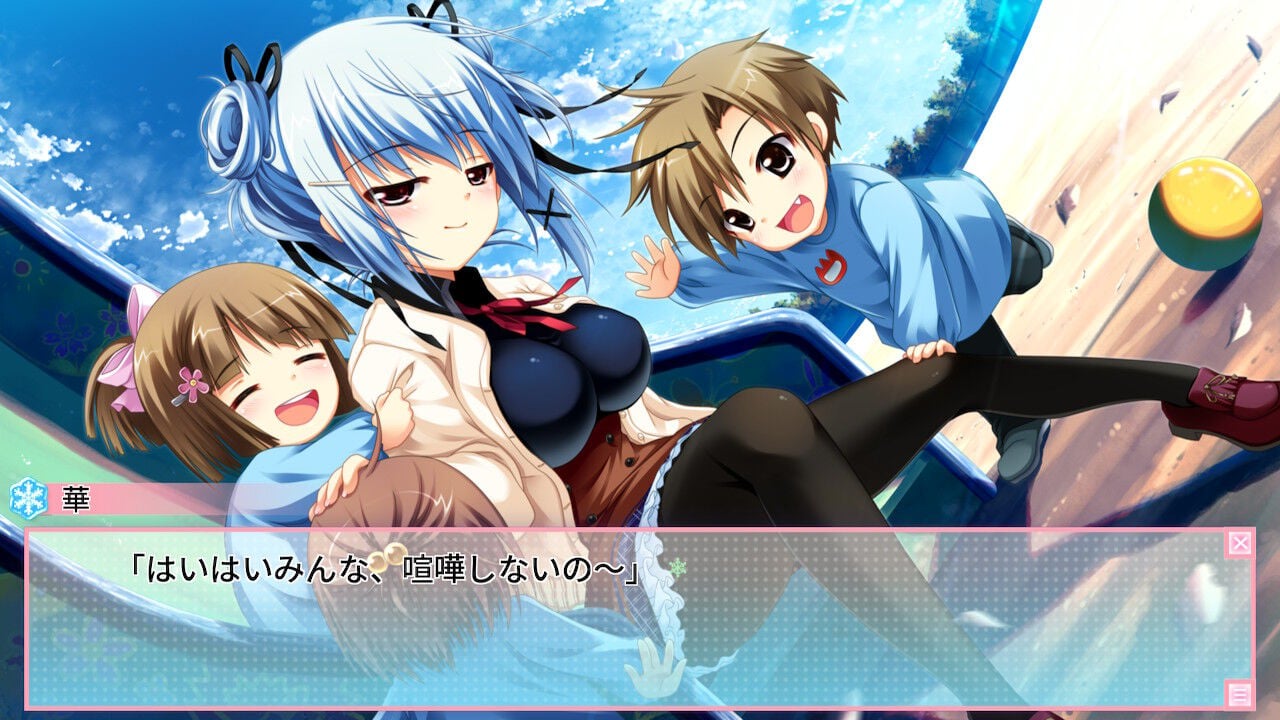Image resolution: width=1280 pixels, height=720 pixels.
Task: Click the X-shaped hair clip on the heroine
Action: click(548, 210)
